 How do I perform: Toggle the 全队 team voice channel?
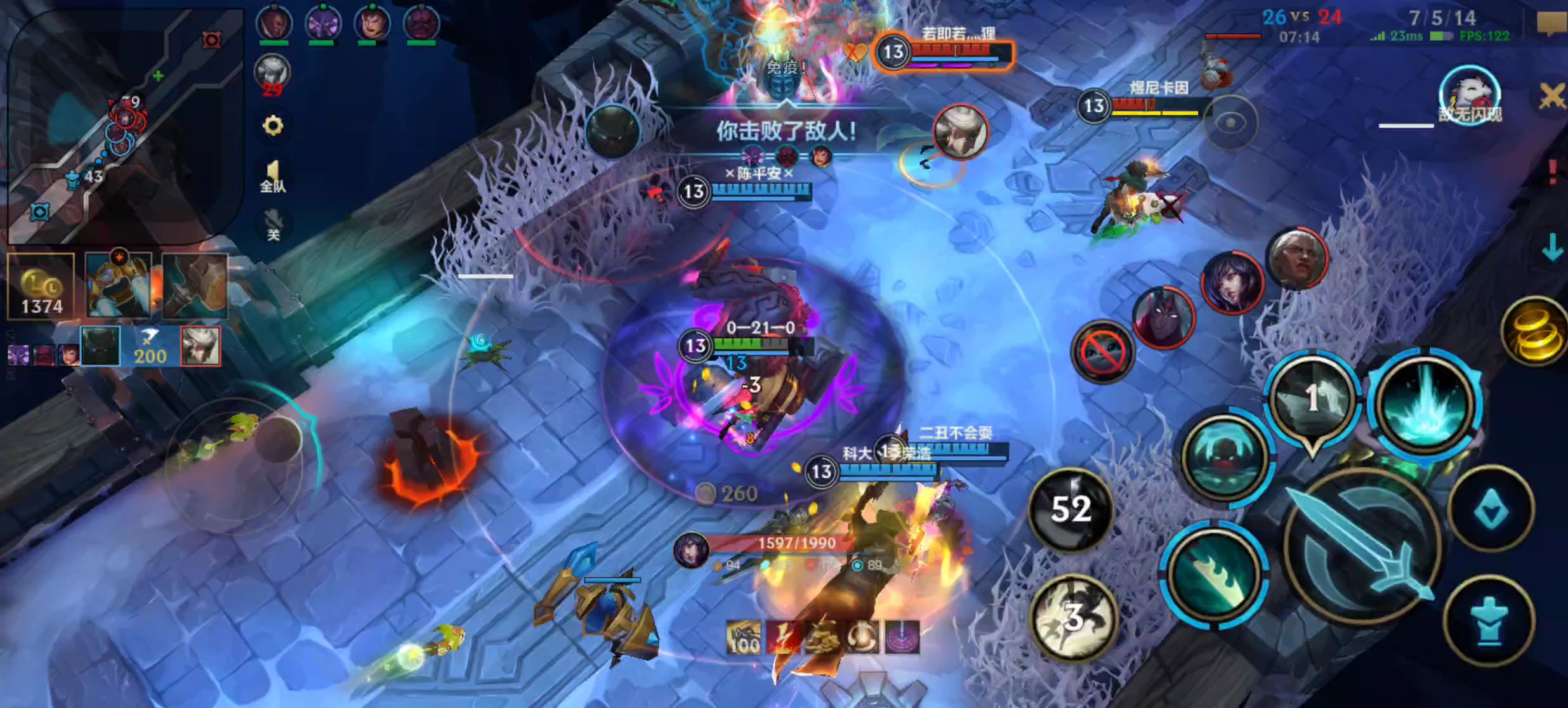(x=273, y=174)
